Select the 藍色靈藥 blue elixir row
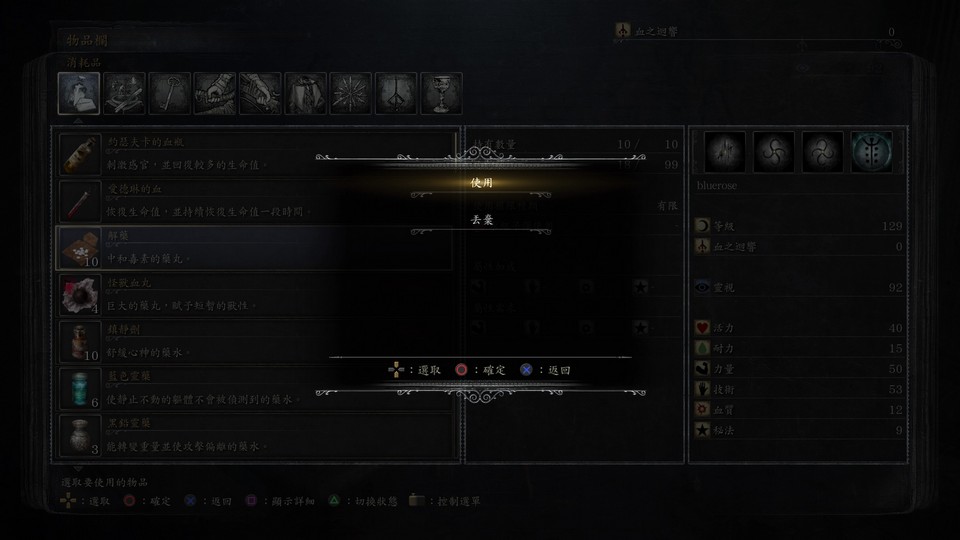The image size is (960, 540). 255,388
